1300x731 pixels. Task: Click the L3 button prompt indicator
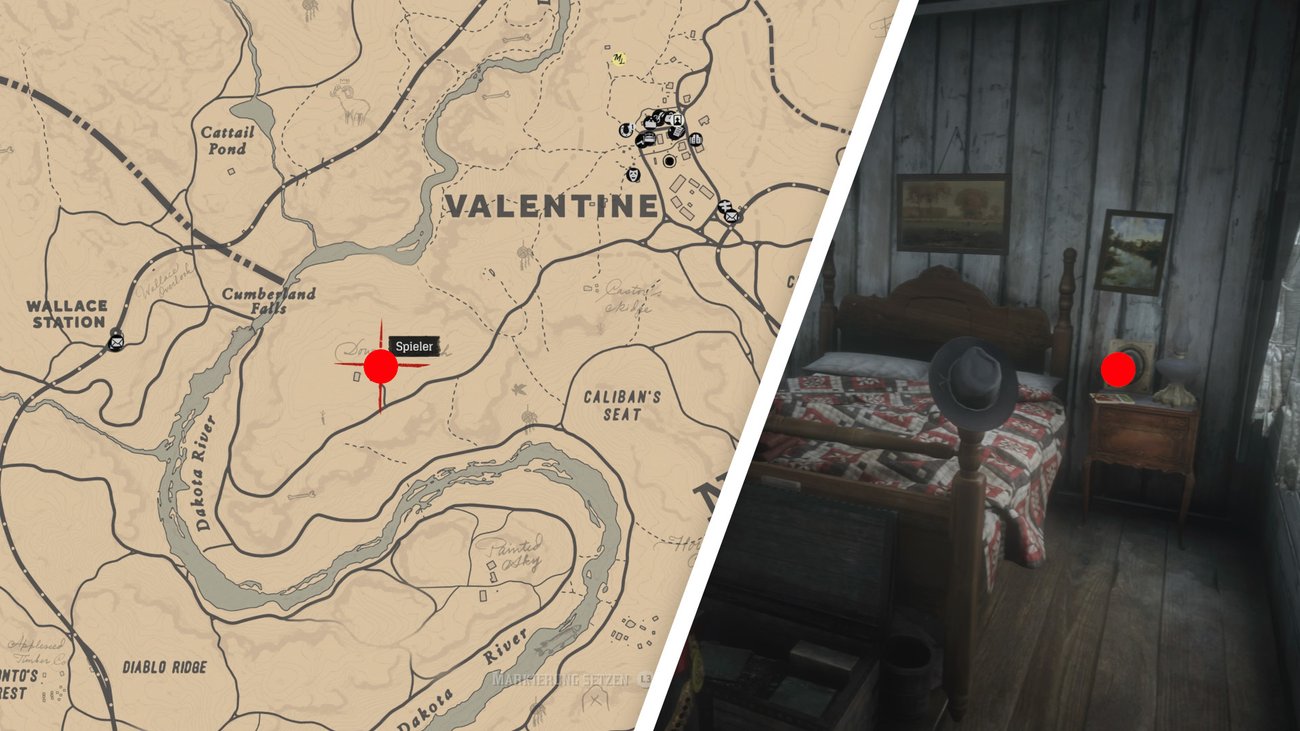[645, 679]
